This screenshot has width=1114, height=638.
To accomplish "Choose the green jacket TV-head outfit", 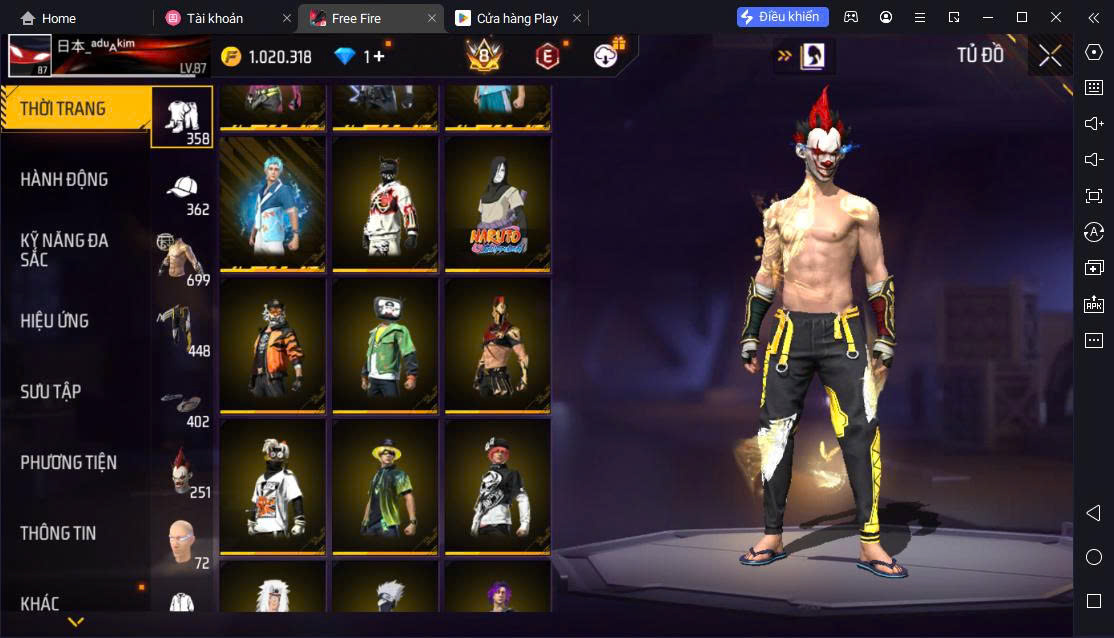I will 385,344.
